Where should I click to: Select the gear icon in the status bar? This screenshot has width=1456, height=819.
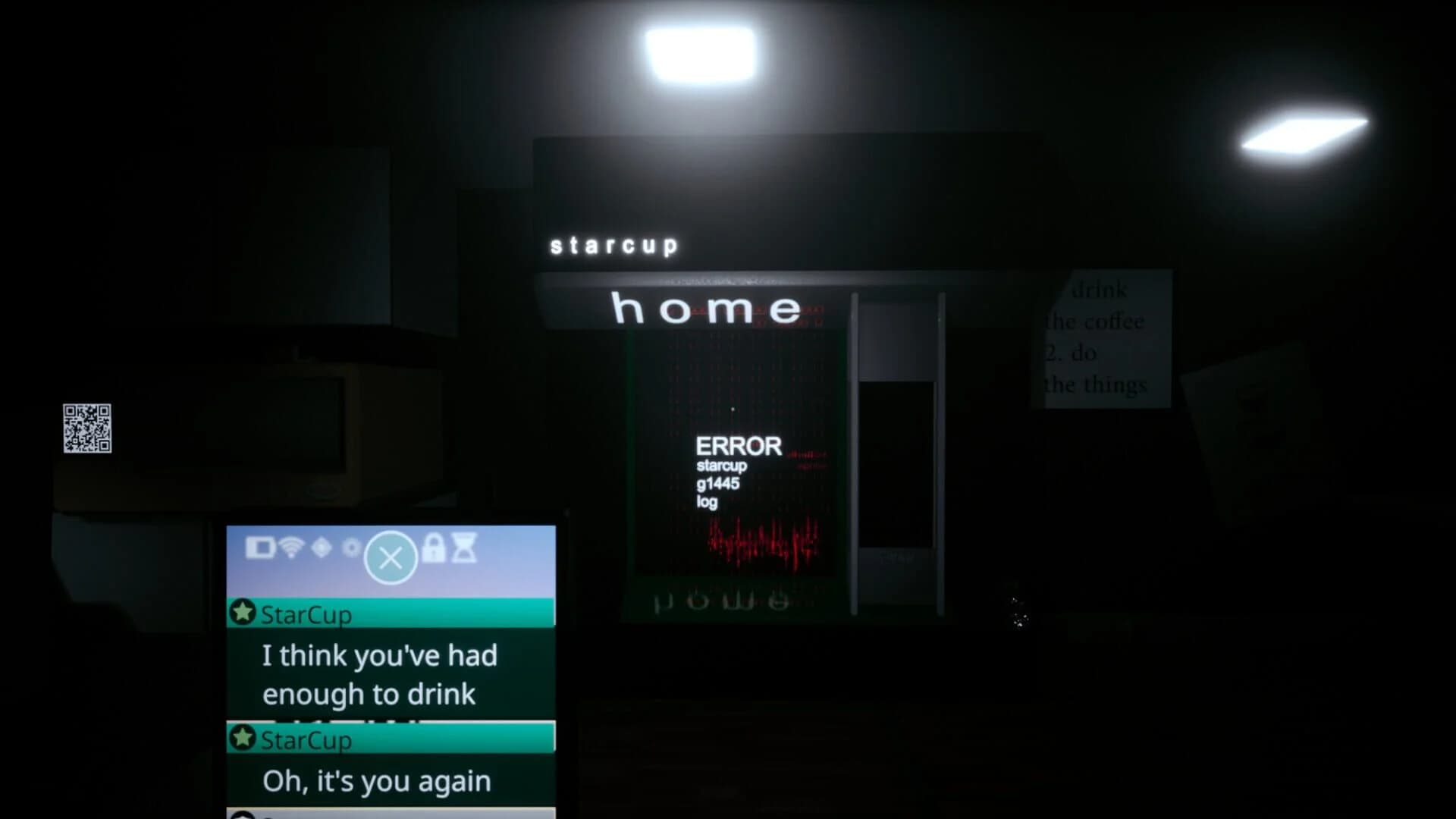pyautogui.click(x=351, y=548)
